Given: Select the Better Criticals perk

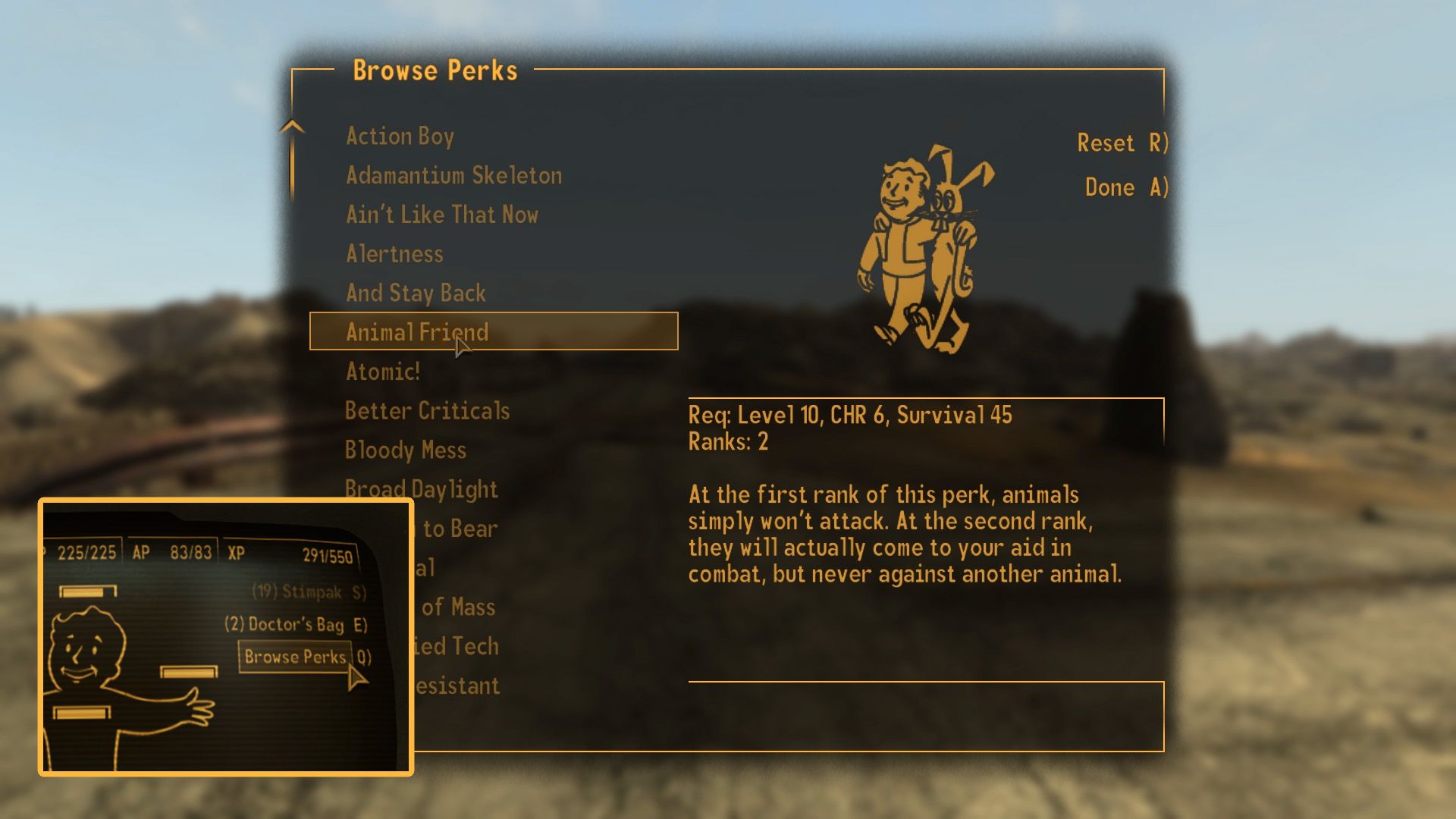Looking at the screenshot, I should [x=427, y=410].
